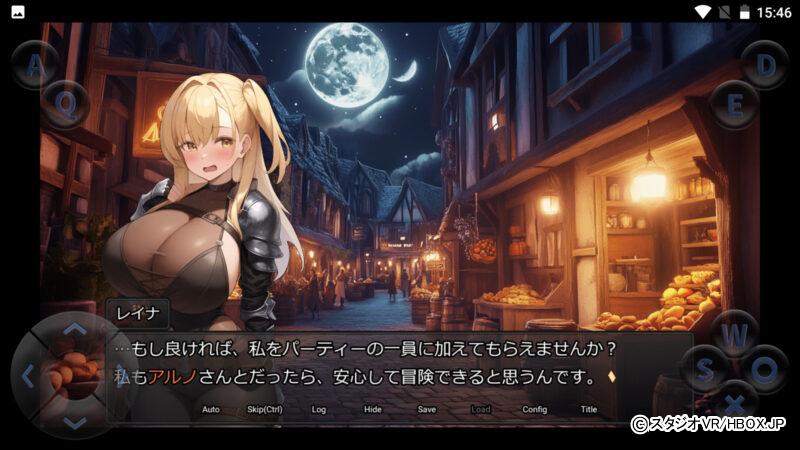Tap the virtual Q button overlay
Viewport: 800px width, 450px height.
(66, 102)
